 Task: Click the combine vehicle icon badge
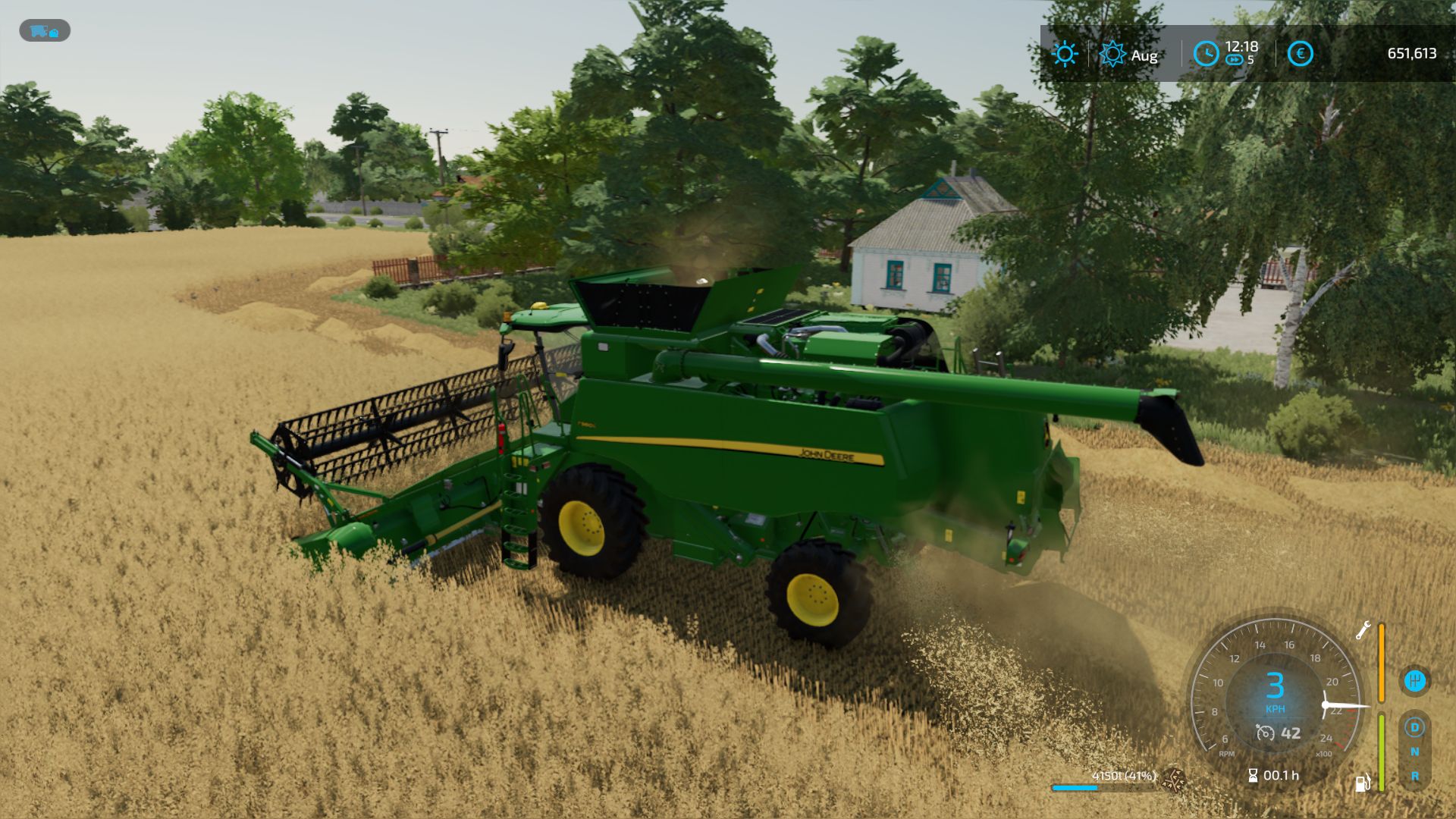pos(45,30)
